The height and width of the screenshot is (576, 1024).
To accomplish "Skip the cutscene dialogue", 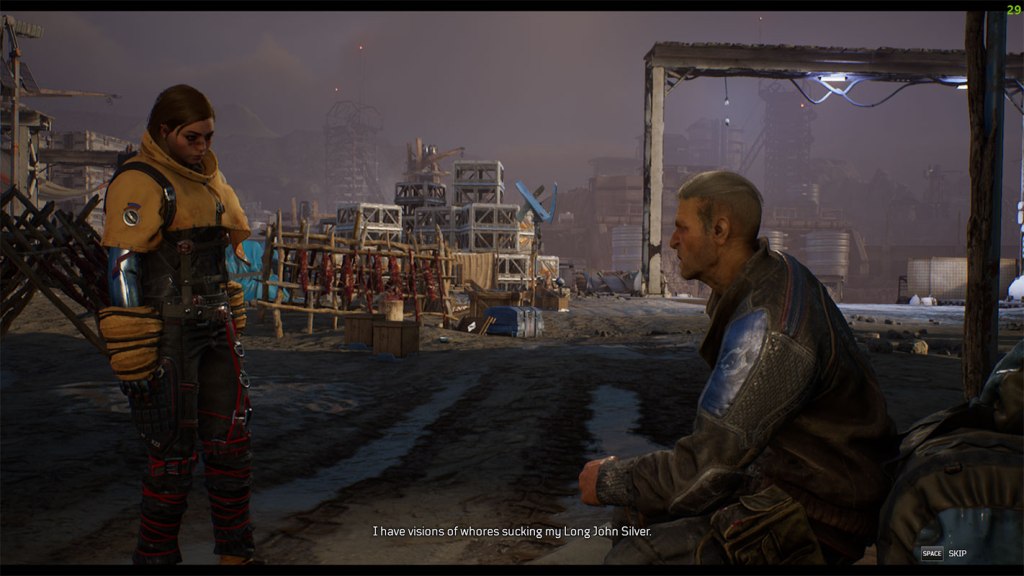I will [944, 553].
